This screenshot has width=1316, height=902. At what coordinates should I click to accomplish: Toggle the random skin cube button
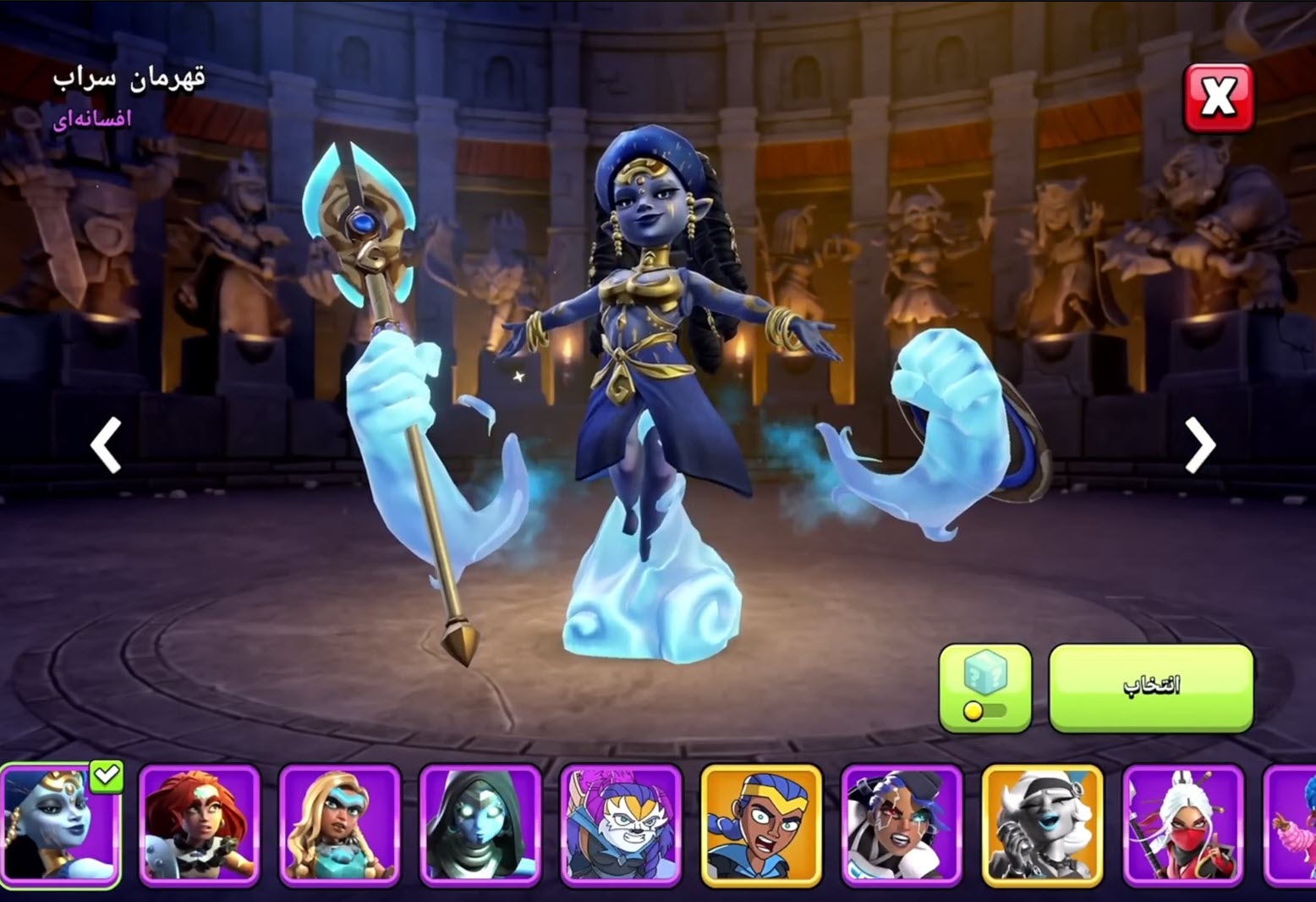coord(985,686)
